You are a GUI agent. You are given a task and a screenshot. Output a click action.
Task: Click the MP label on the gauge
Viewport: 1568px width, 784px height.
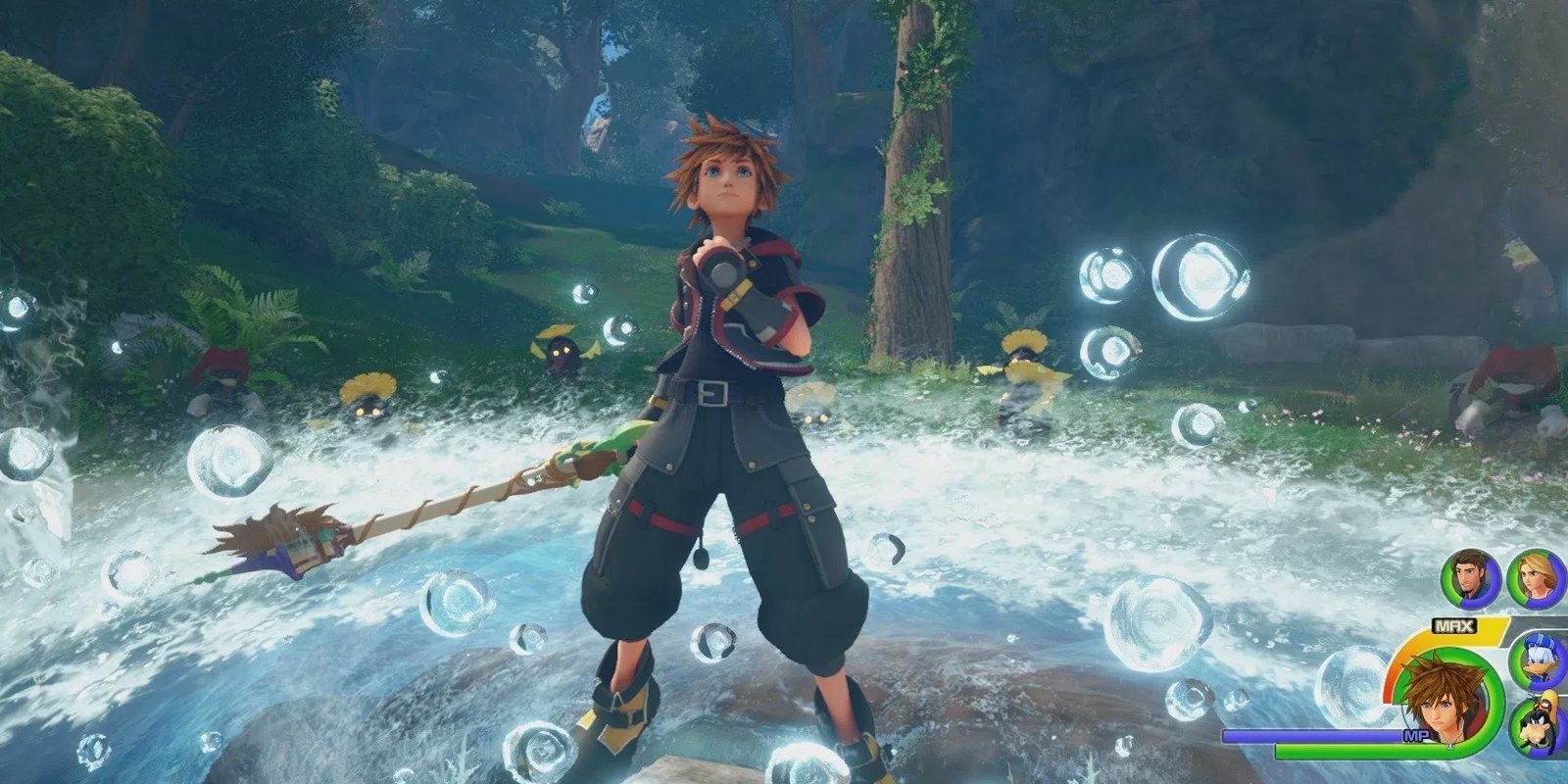pyautogui.click(x=1417, y=734)
